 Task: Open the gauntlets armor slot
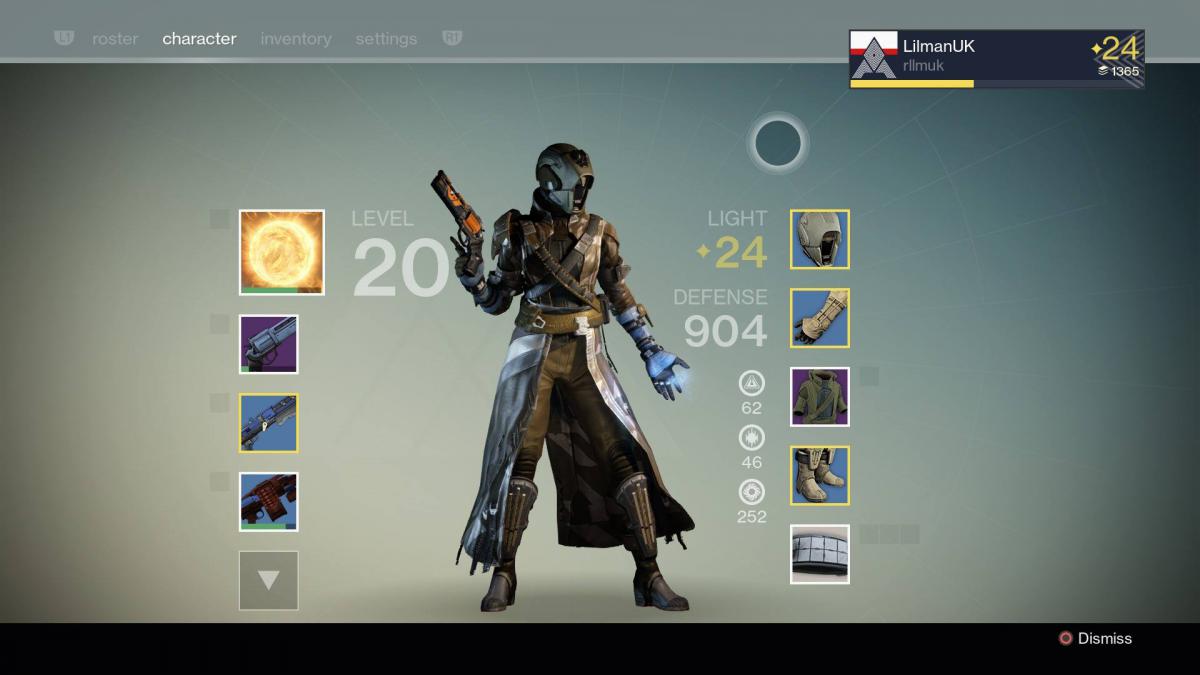click(x=820, y=318)
